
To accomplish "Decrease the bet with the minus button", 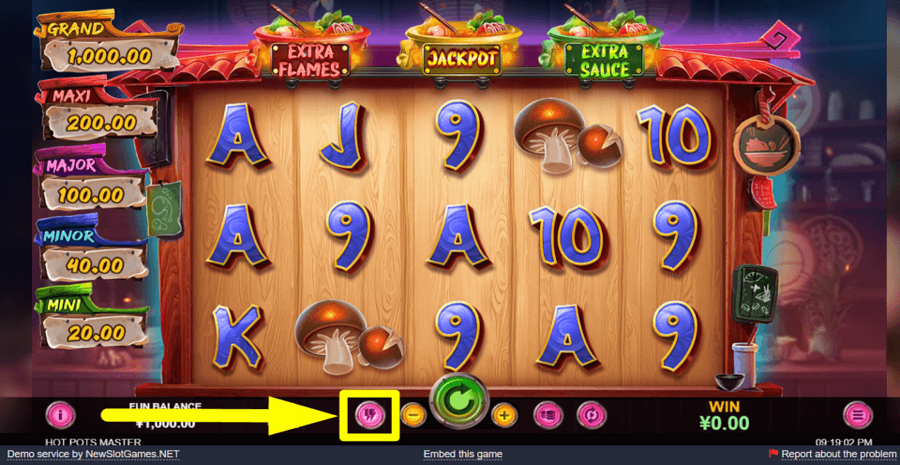I will click(x=412, y=413).
